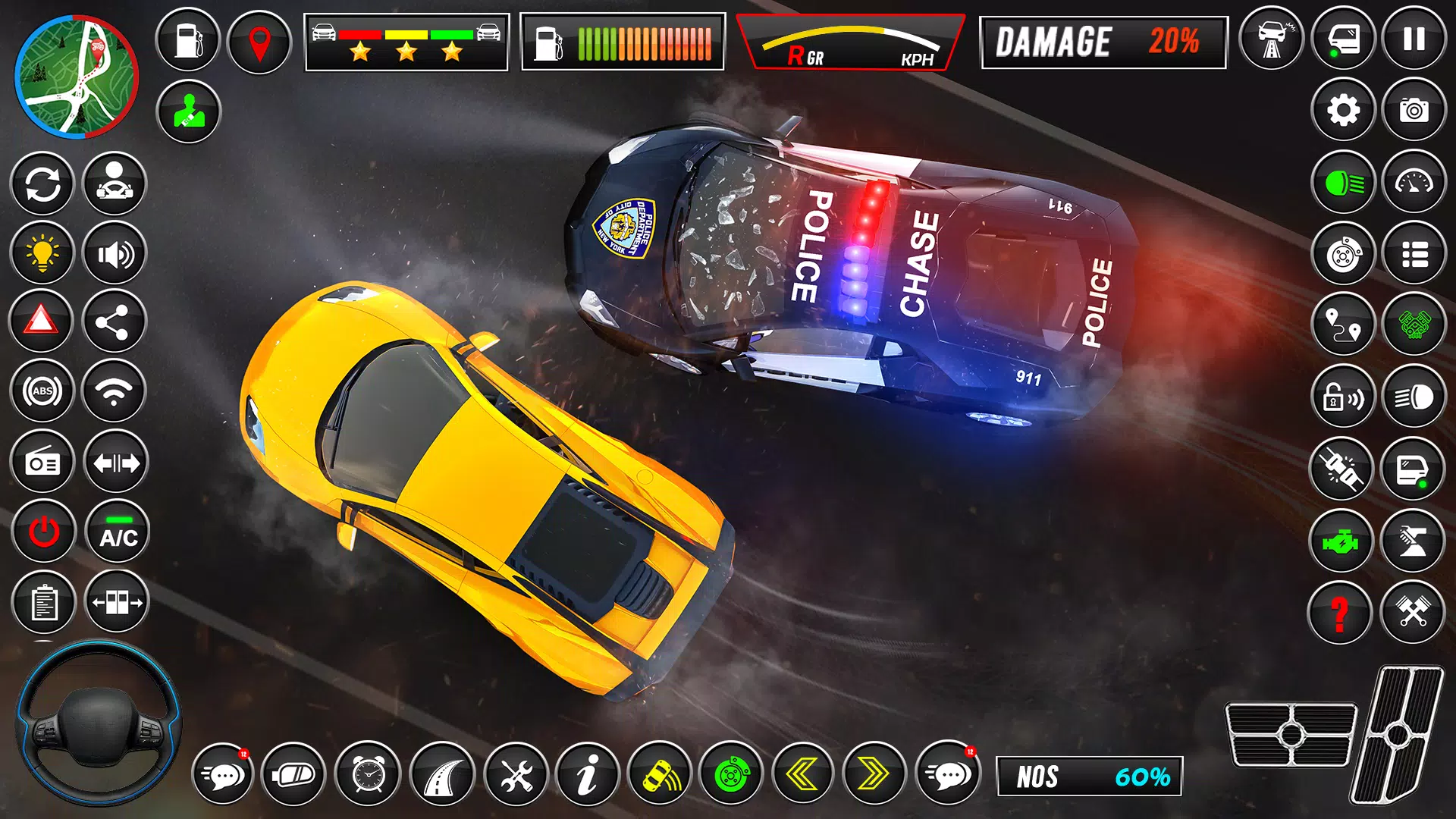The width and height of the screenshot is (1456, 819).
Task: Toggle the A/C button
Action: coord(118,532)
